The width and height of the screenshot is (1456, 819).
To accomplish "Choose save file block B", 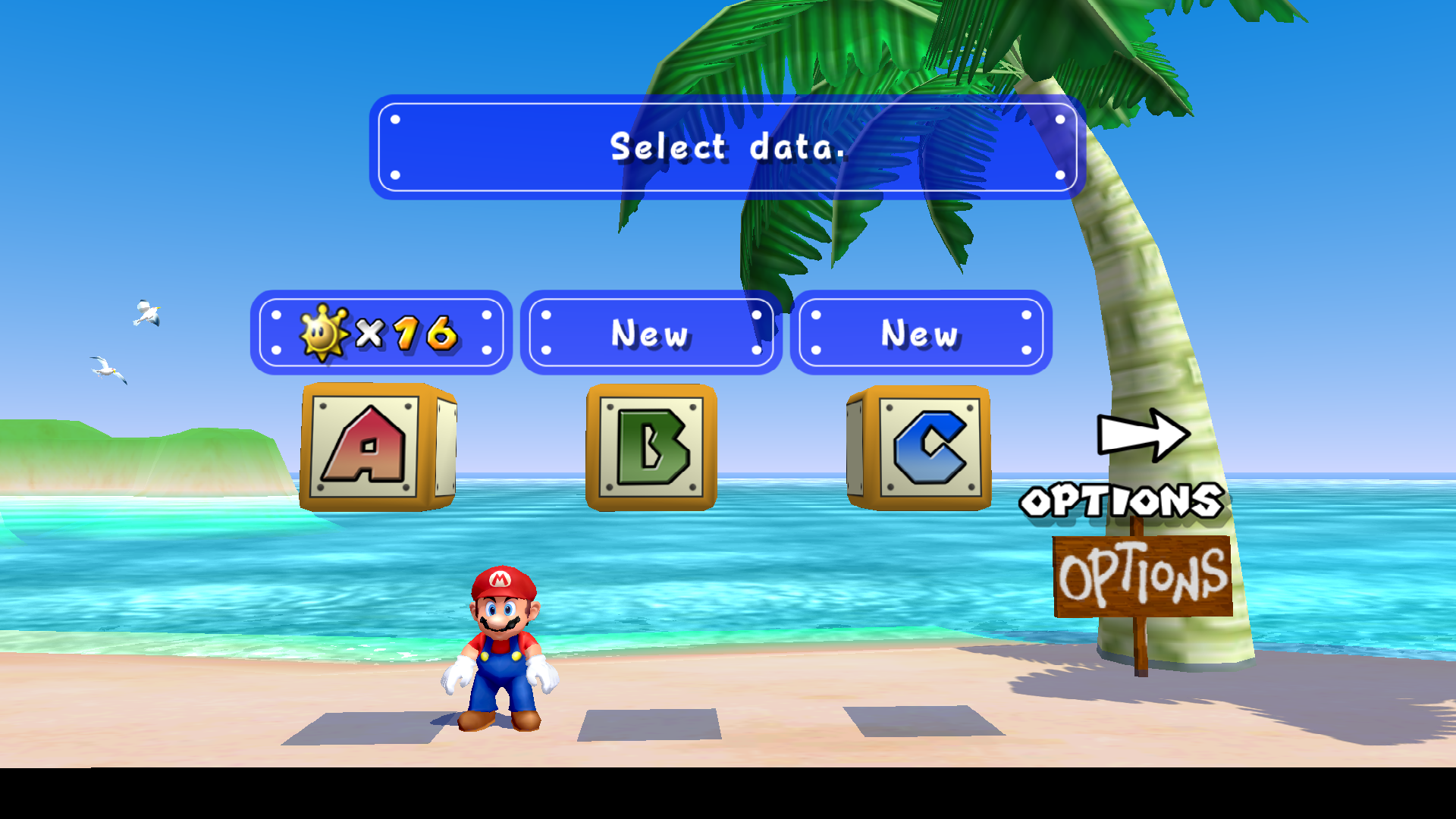I will pos(651,447).
